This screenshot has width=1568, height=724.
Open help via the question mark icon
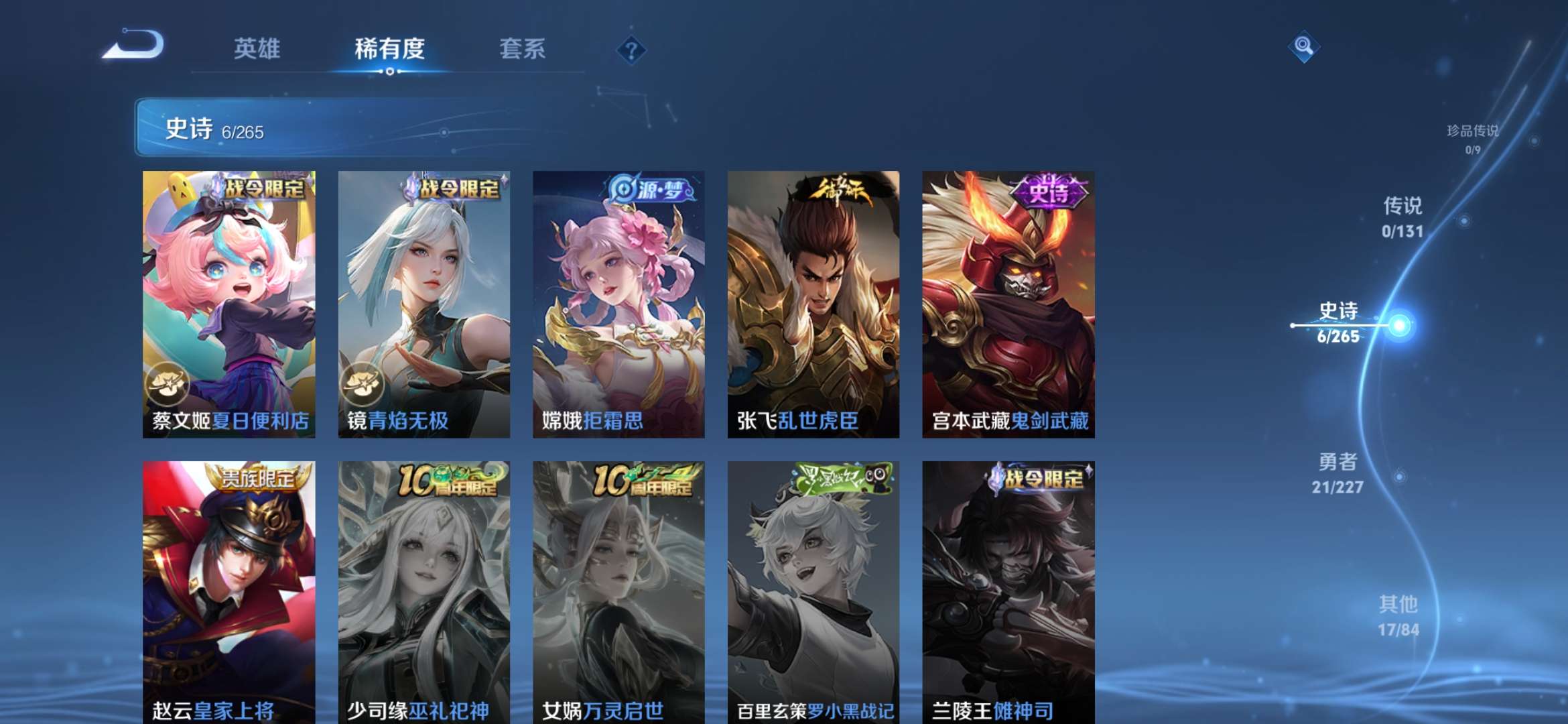tap(631, 49)
